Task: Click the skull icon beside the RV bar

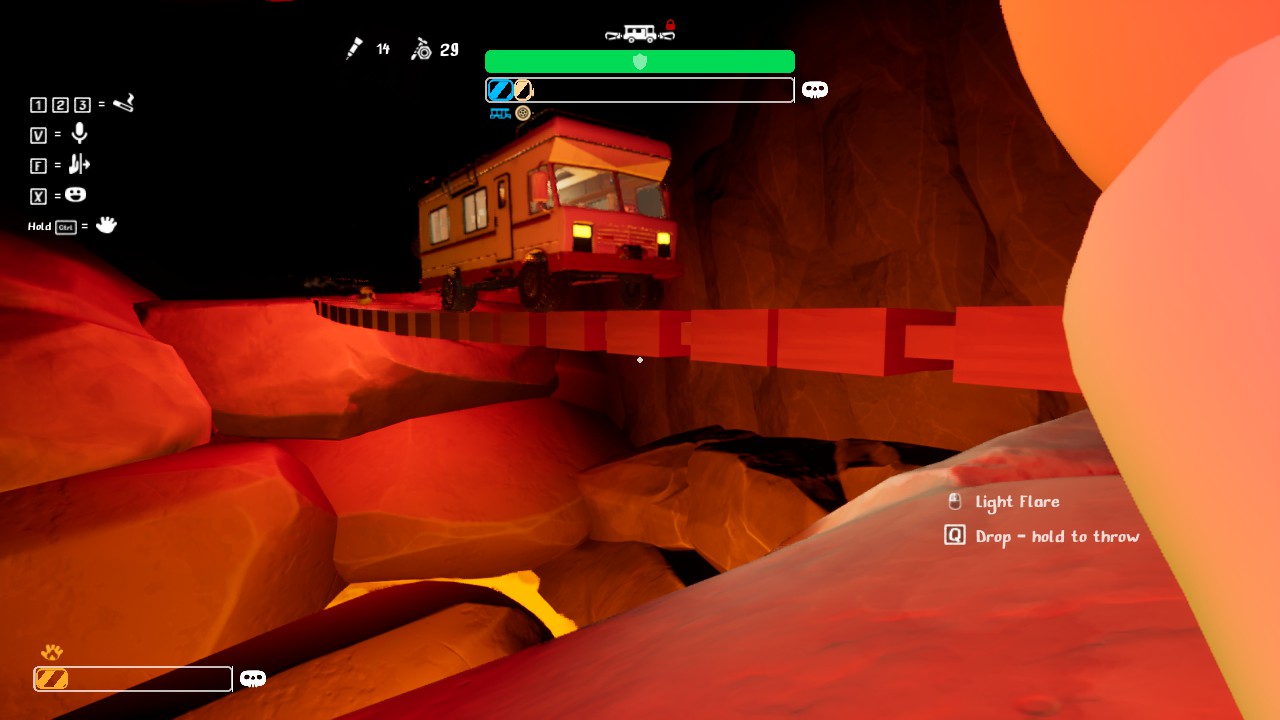Action: pos(815,90)
